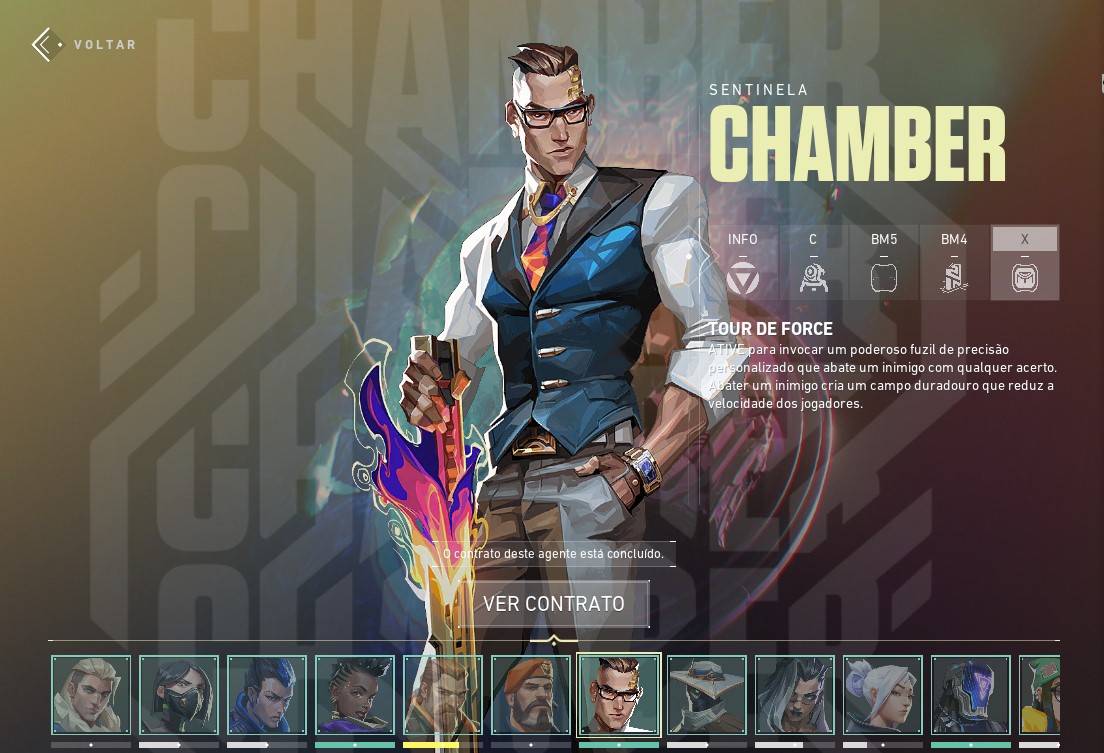Select the Brimstone portrait with orange beret
Viewport: 1104px width, 753px height.
[x=531, y=695]
